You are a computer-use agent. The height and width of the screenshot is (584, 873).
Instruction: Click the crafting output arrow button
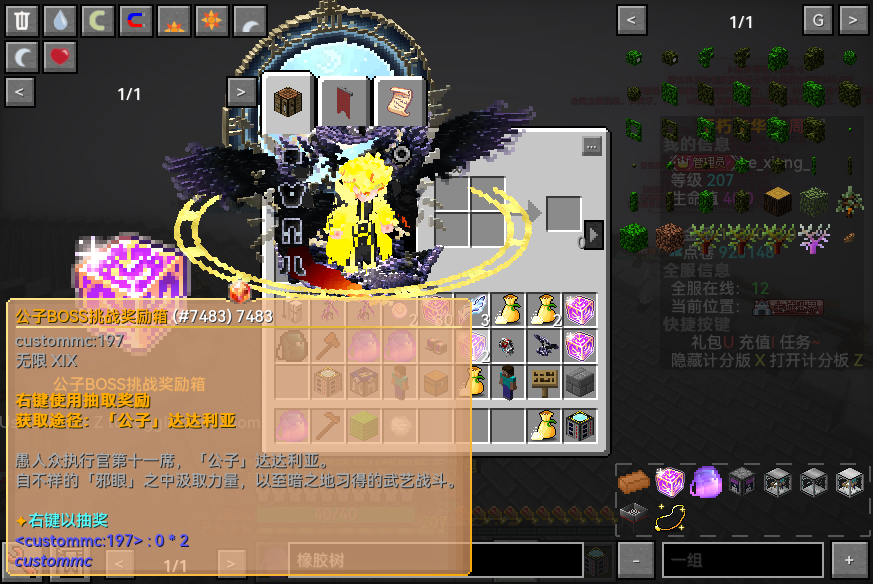pos(593,234)
